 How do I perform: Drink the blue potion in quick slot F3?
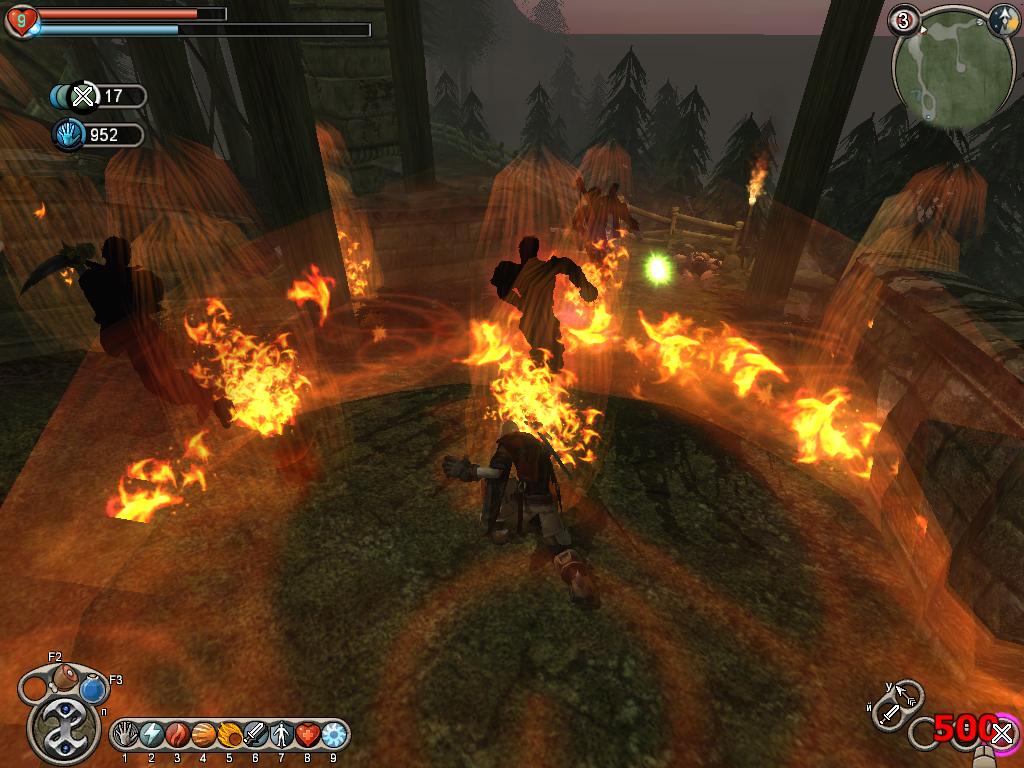pyautogui.click(x=93, y=689)
